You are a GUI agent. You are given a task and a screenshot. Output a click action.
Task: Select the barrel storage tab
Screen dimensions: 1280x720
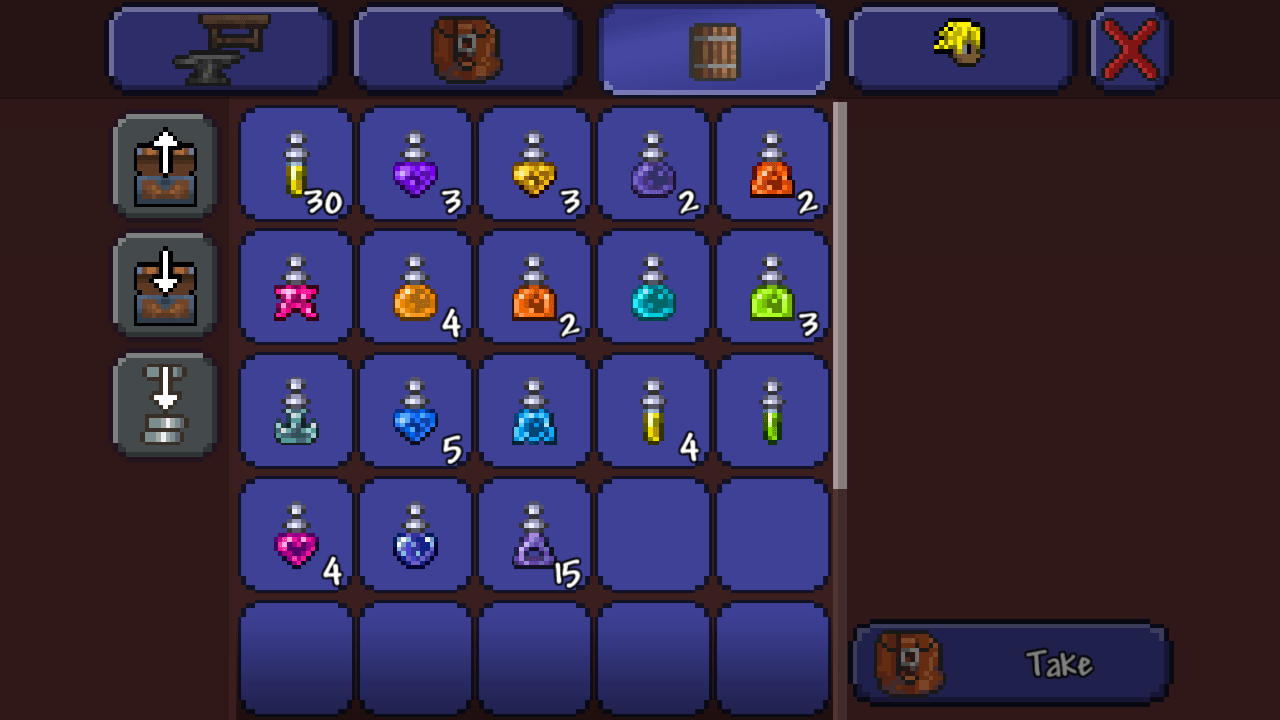tap(713, 47)
